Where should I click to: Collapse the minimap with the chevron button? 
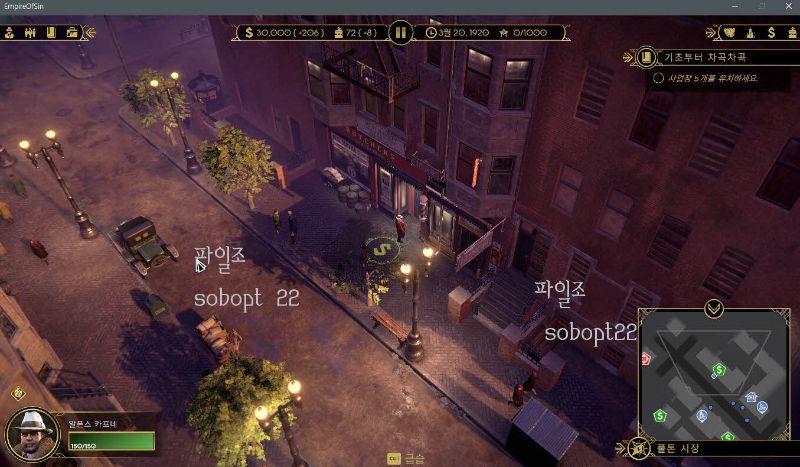coord(713,308)
